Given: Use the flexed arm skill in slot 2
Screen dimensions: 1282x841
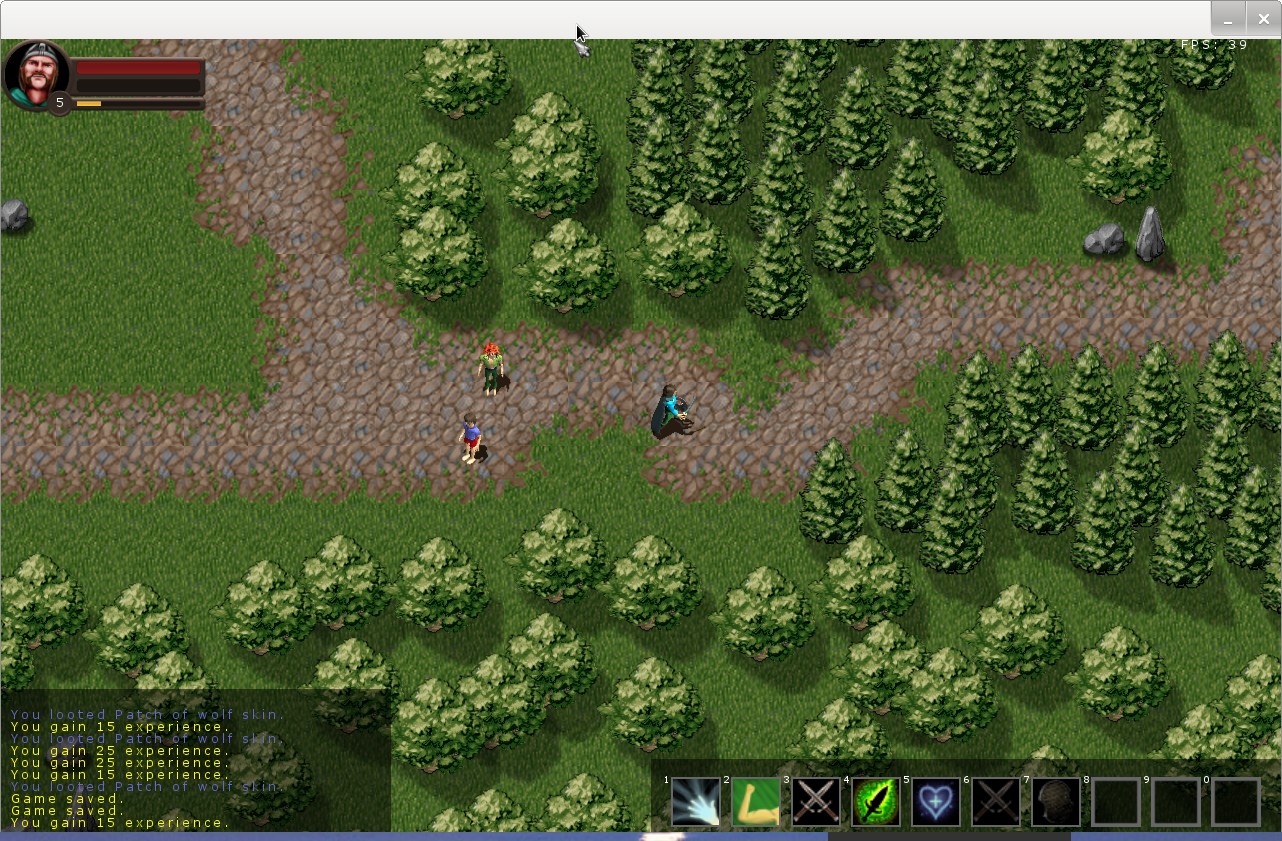Looking at the screenshot, I should (x=756, y=802).
